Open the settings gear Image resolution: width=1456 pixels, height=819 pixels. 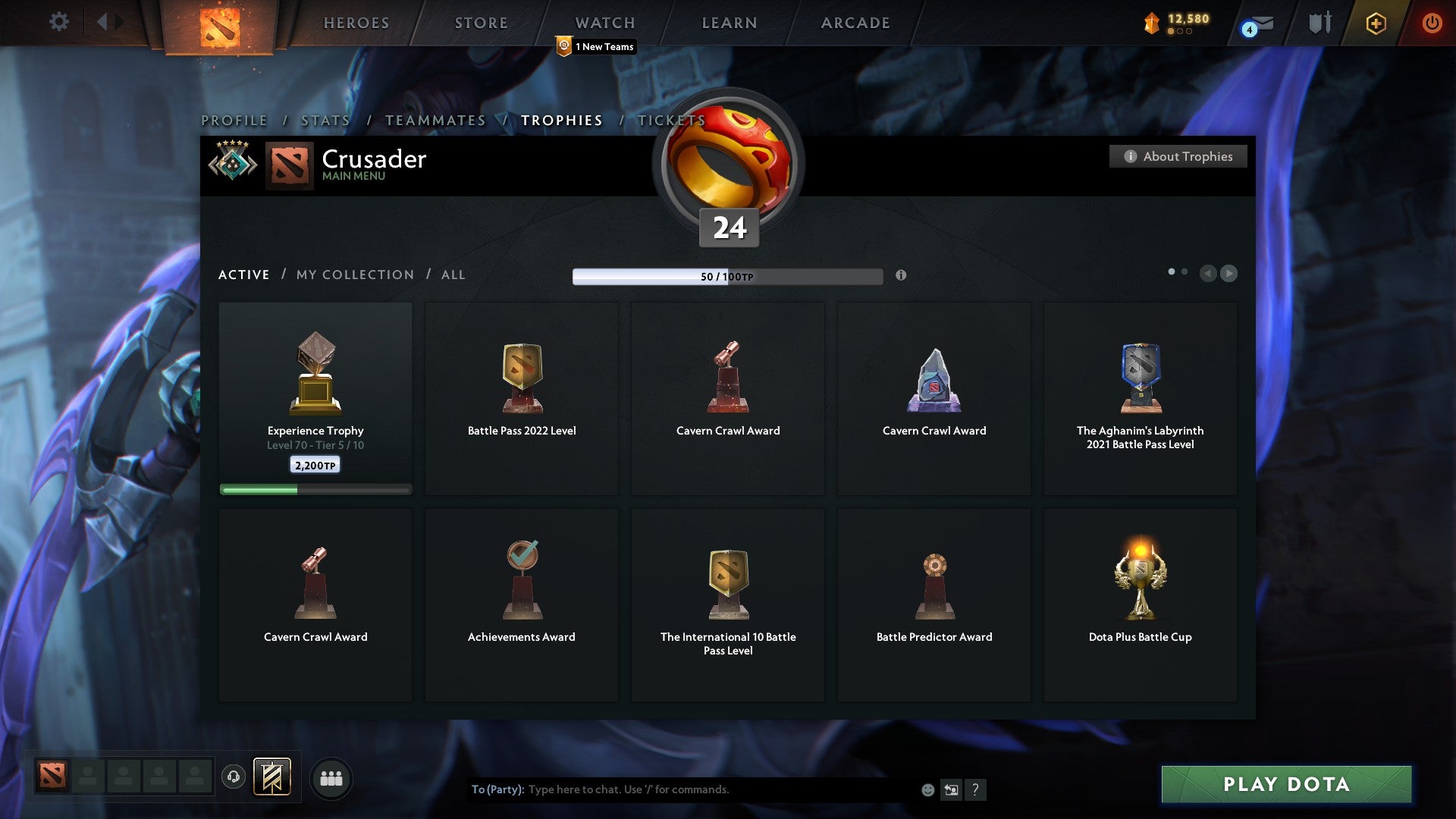tap(58, 22)
